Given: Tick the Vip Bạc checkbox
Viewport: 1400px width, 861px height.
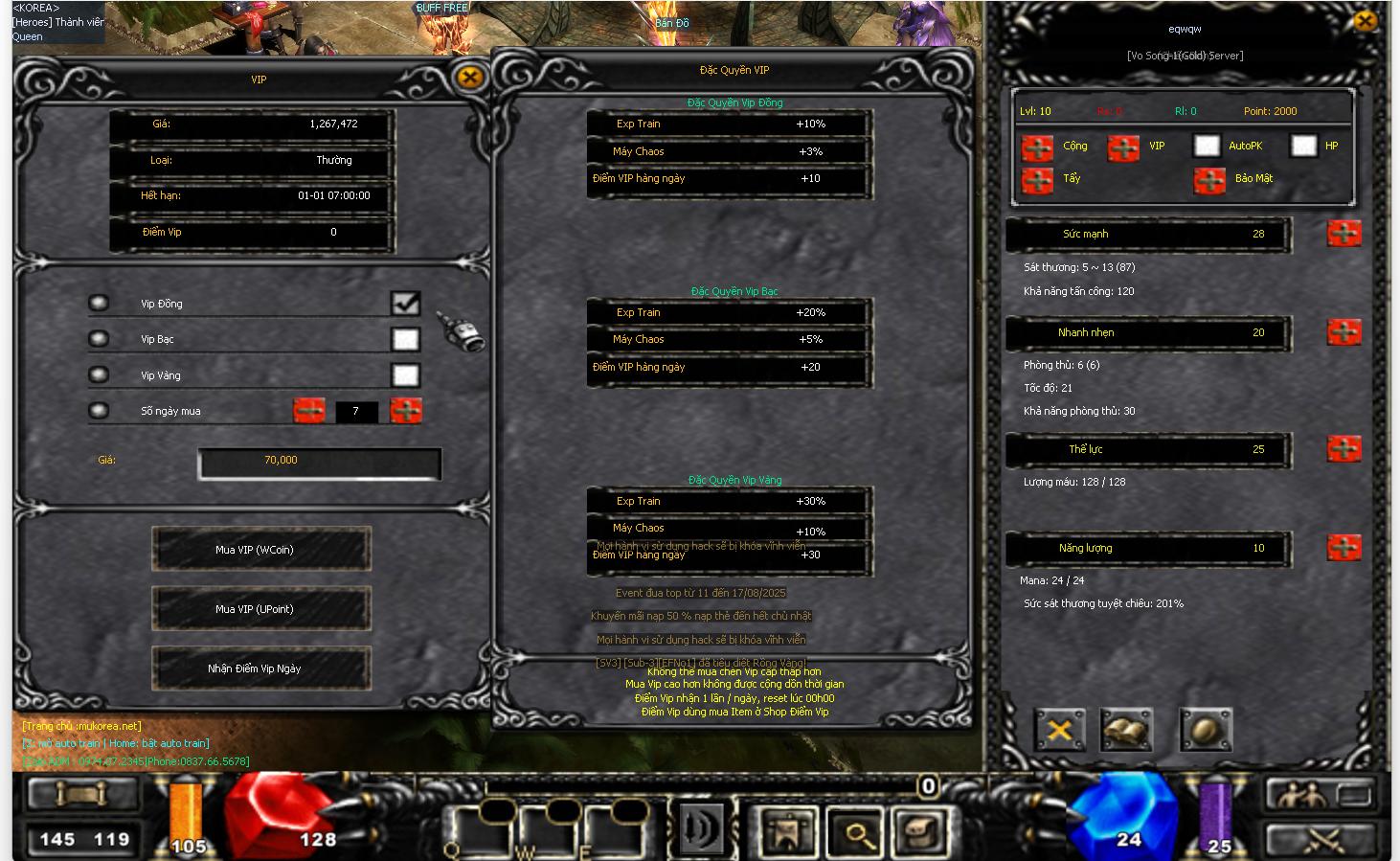Looking at the screenshot, I should (405, 339).
